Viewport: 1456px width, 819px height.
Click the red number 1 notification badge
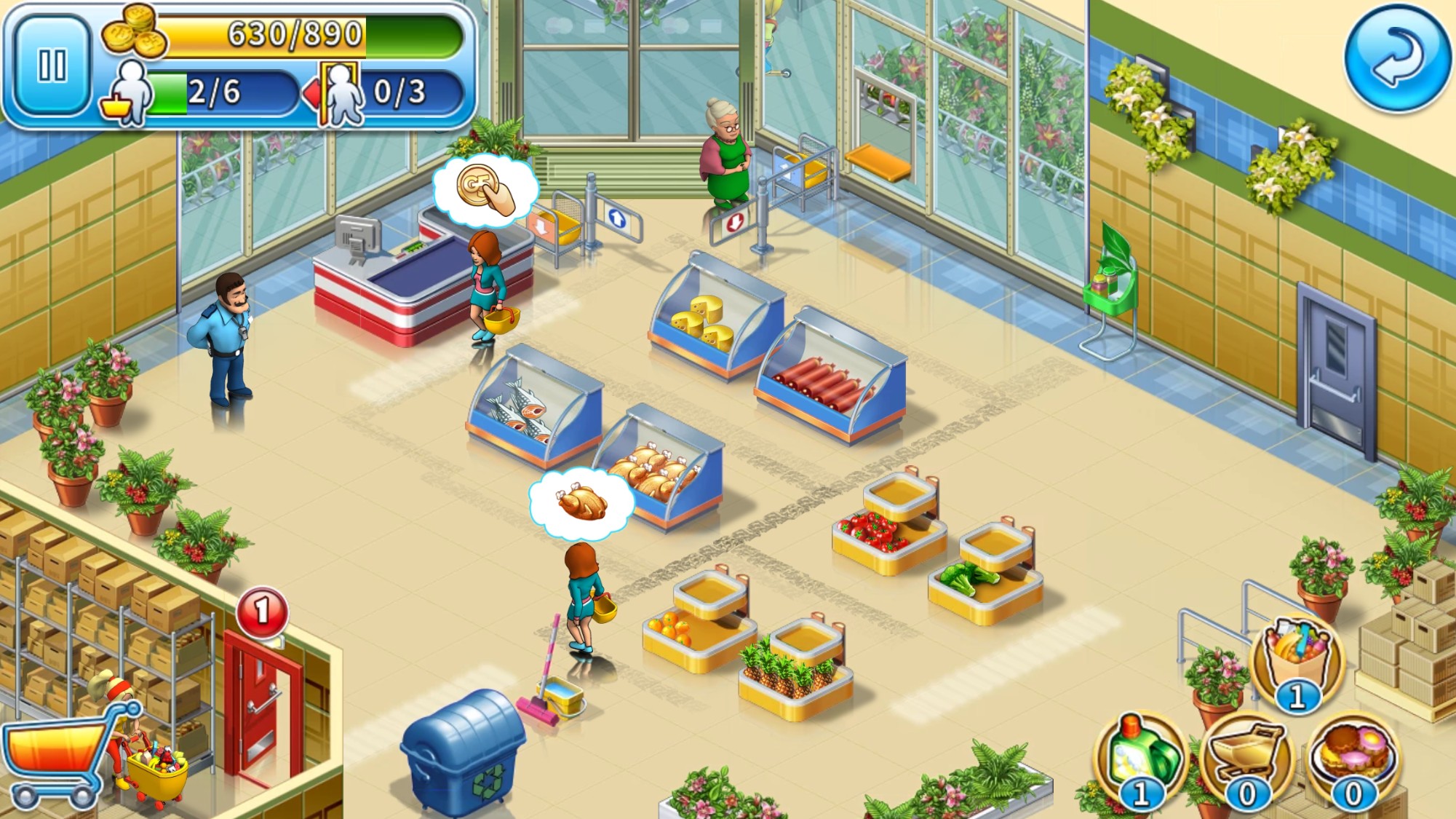pos(262,612)
